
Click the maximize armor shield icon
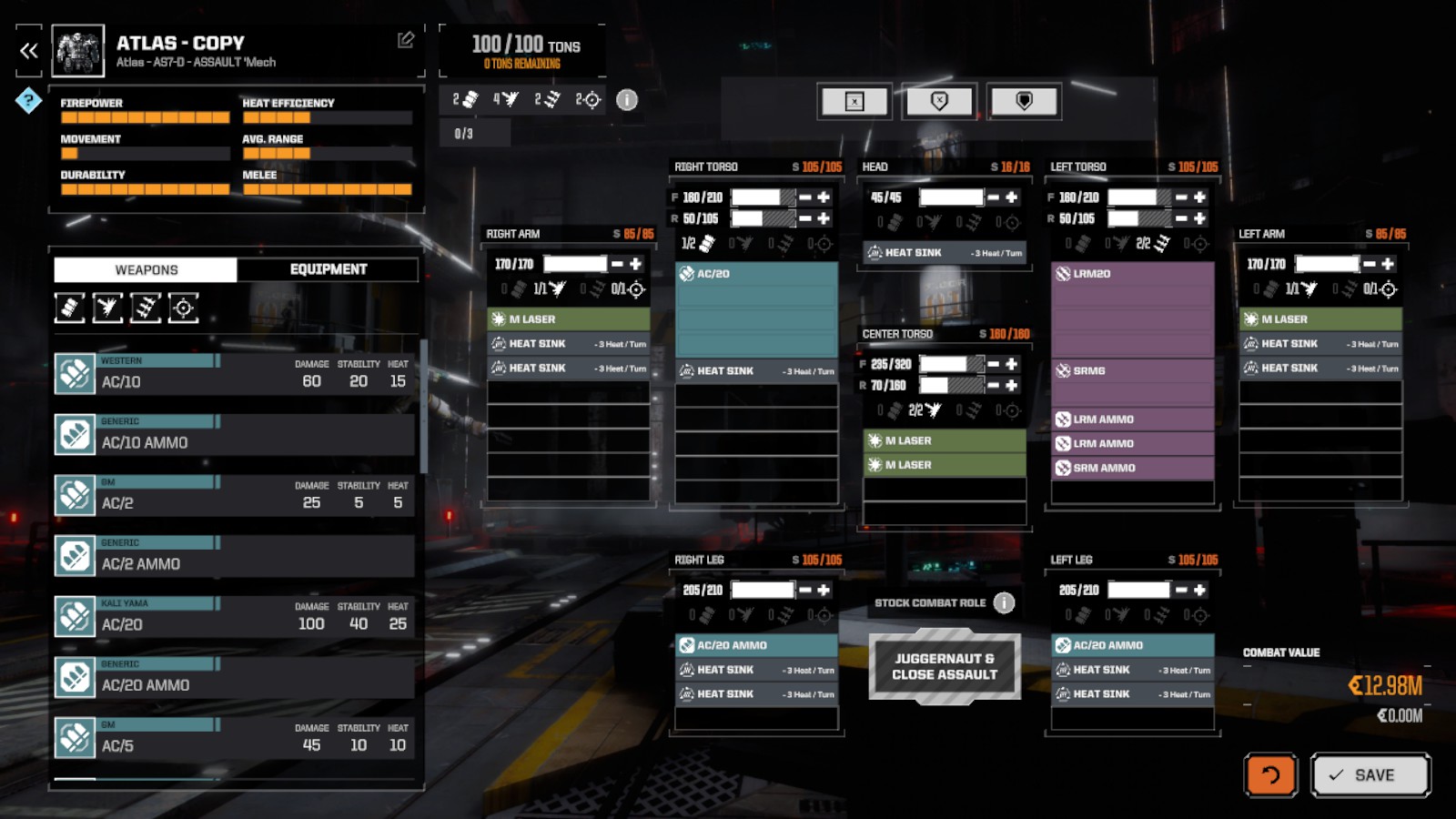tap(1024, 101)
